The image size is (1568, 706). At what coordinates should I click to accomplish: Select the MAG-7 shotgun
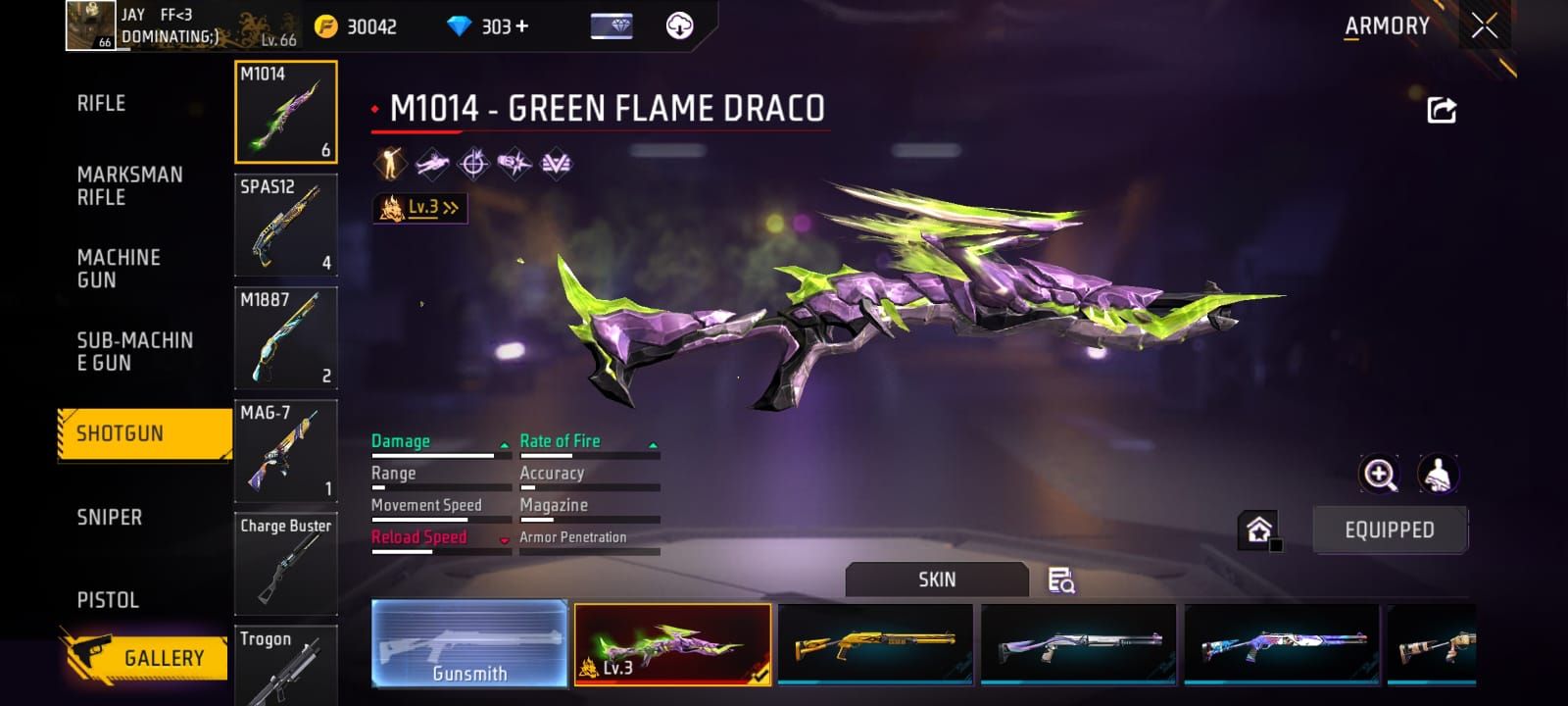click(x=285, y=451)
